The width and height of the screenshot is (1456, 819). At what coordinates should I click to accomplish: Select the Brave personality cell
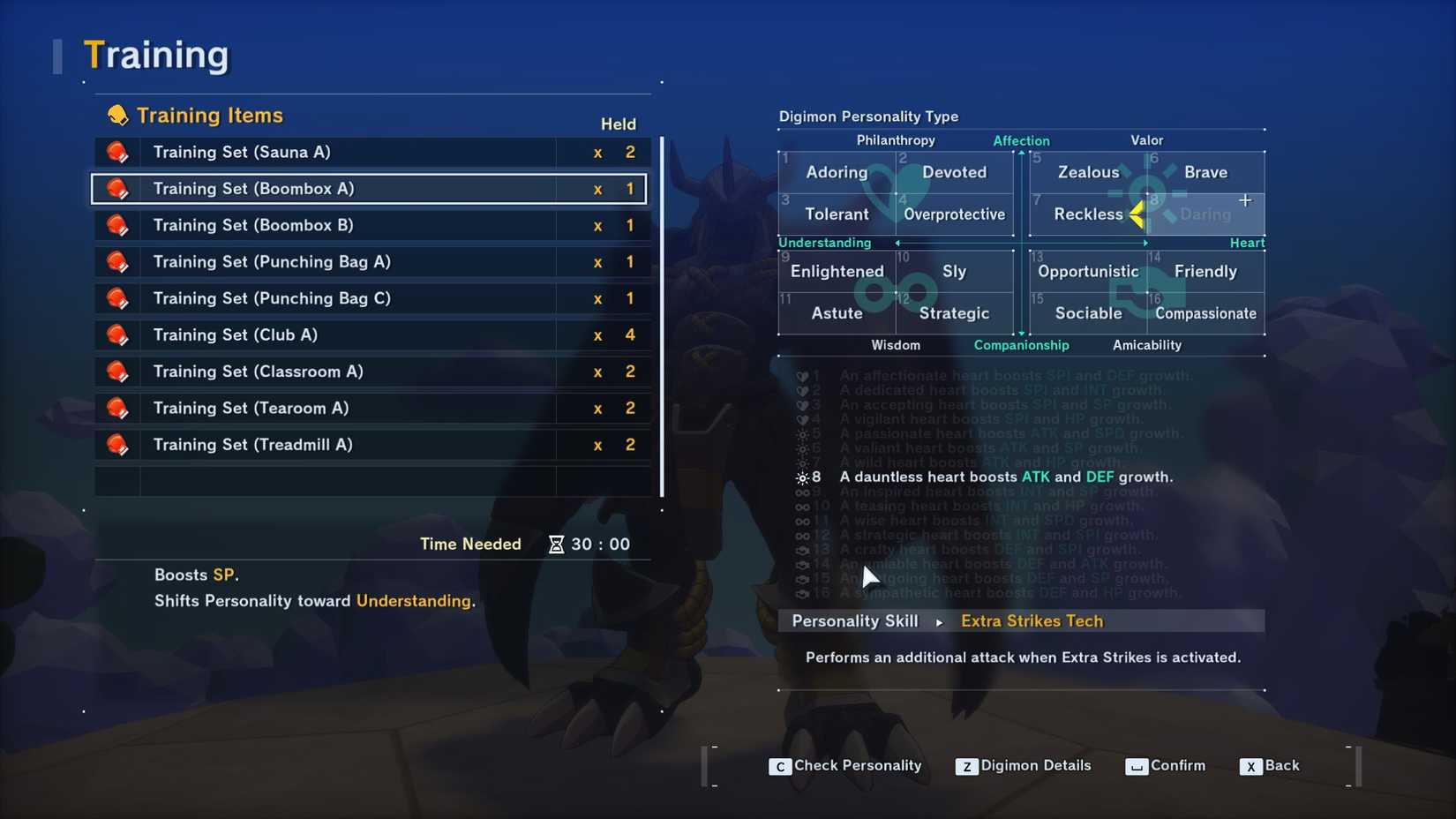pos(1205,172)
